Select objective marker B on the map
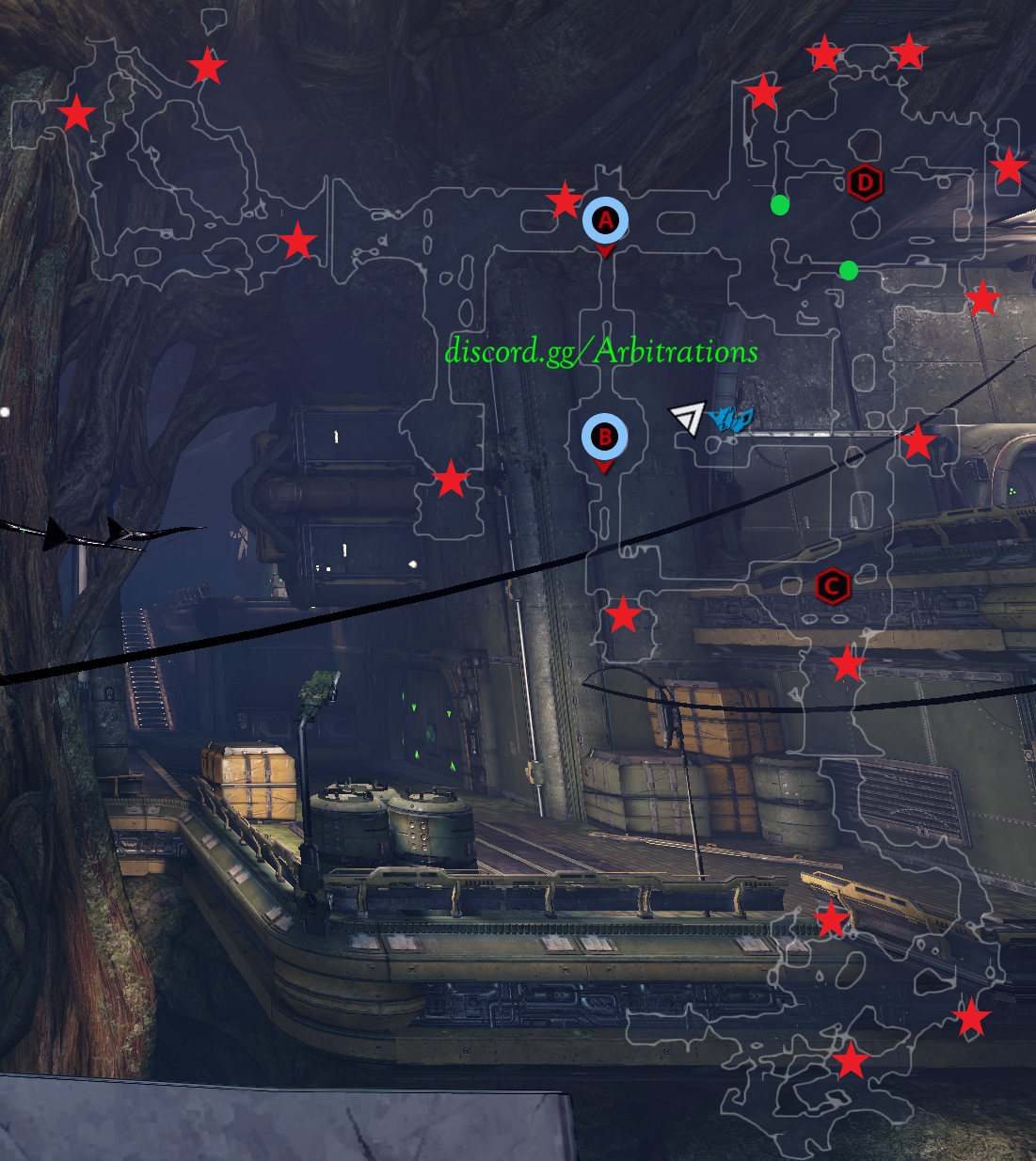Screen dimensions: 1036x1161 pyautogui.click(x=604, y=437)
